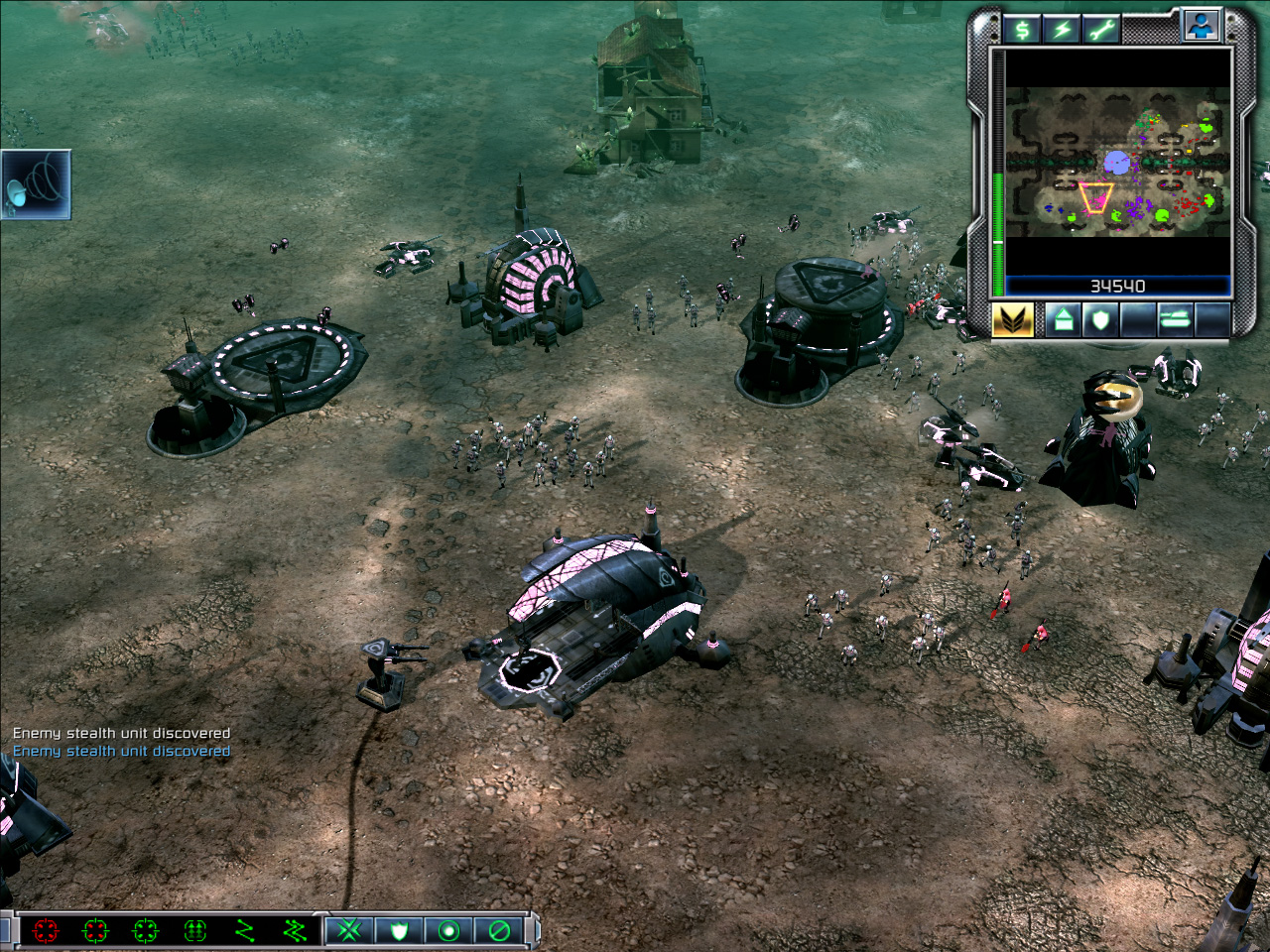The image size is (1270, 952).
Task: Activate the radar dish scan power
Action: (37, 184)
